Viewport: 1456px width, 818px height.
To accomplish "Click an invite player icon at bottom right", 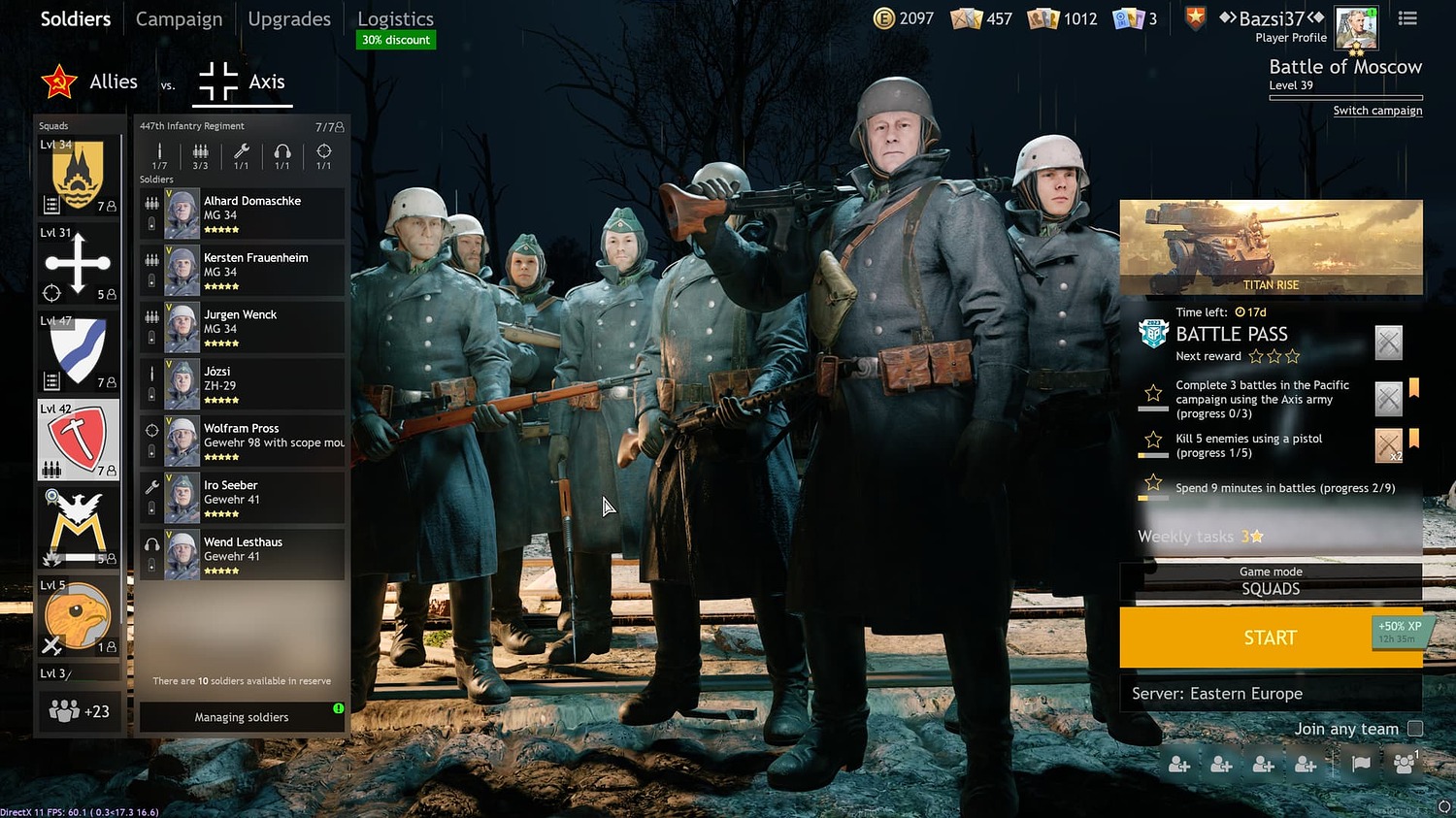I will [x=1178, y=764].
